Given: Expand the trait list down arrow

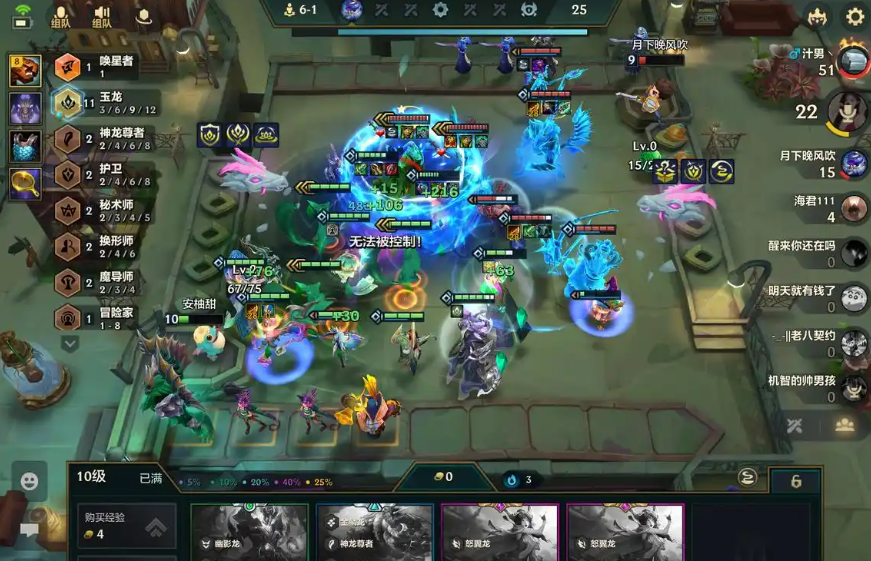Looking at the screenshot, I should coord(70,343).
